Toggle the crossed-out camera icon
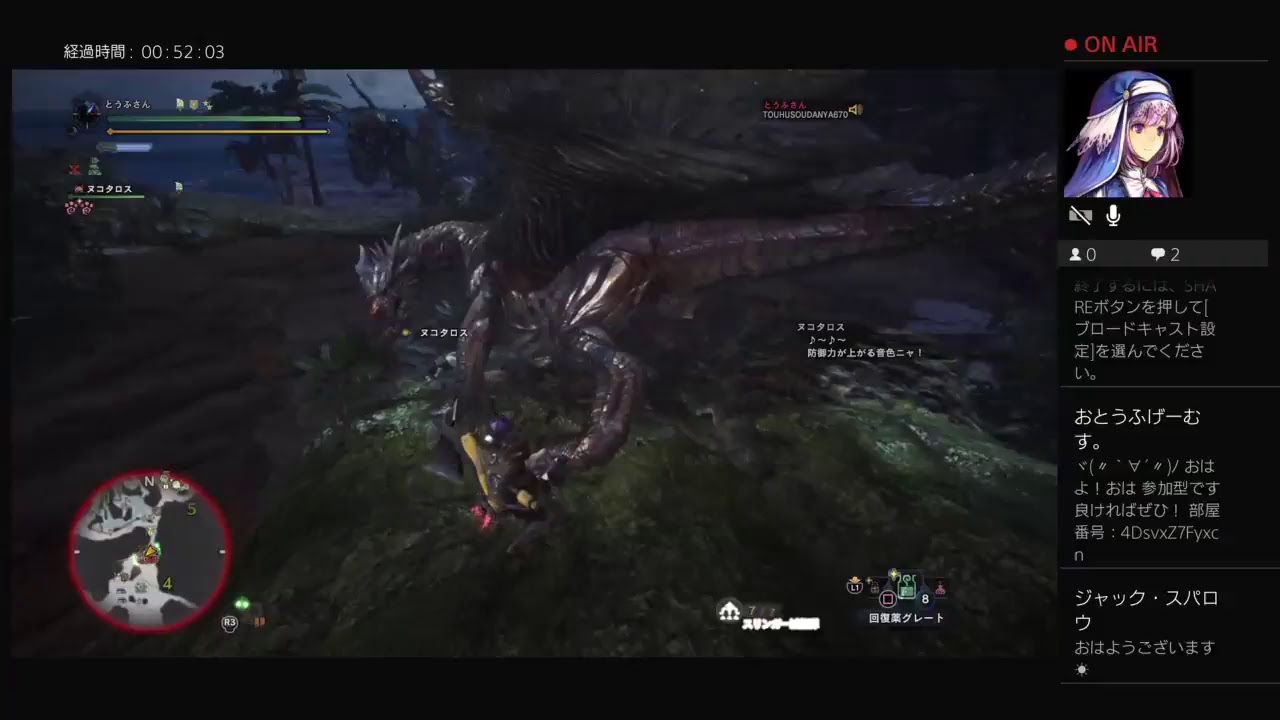 (x=1080, y=215)
